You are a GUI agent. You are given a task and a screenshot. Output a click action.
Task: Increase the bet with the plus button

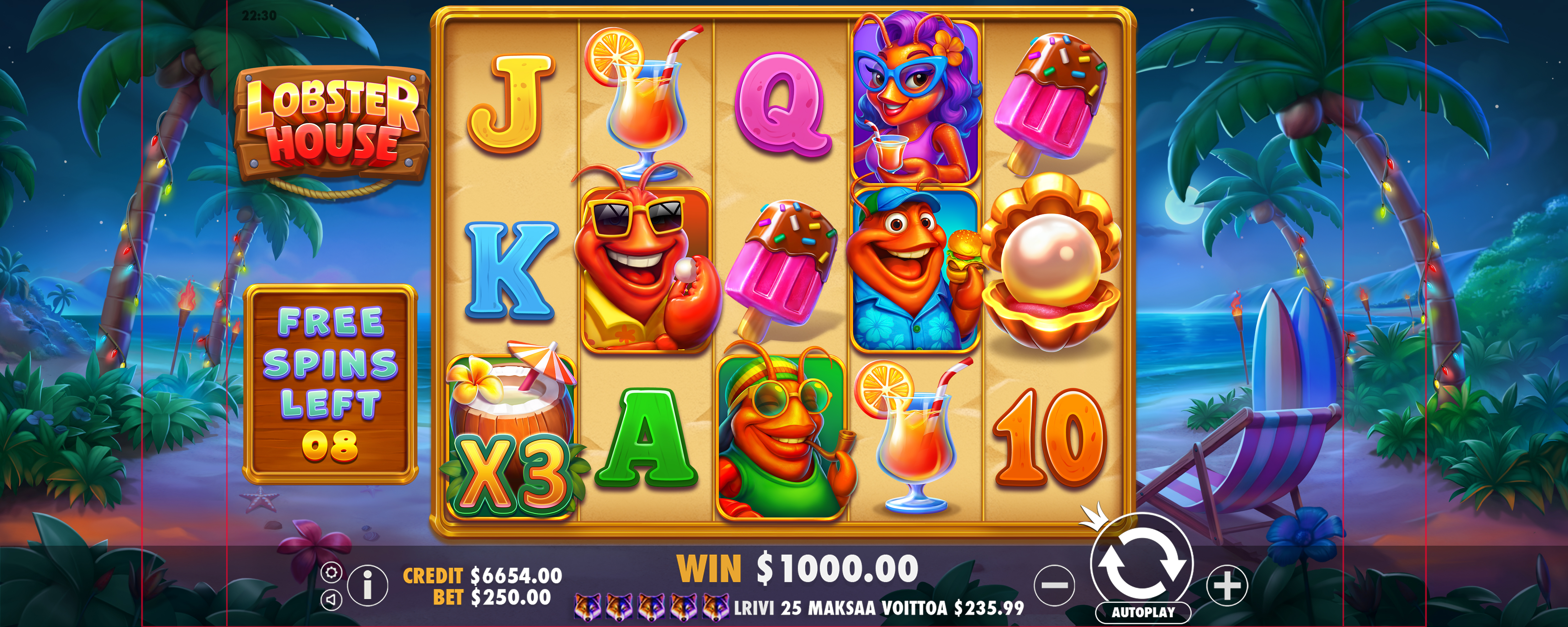tap(1226, 586)
